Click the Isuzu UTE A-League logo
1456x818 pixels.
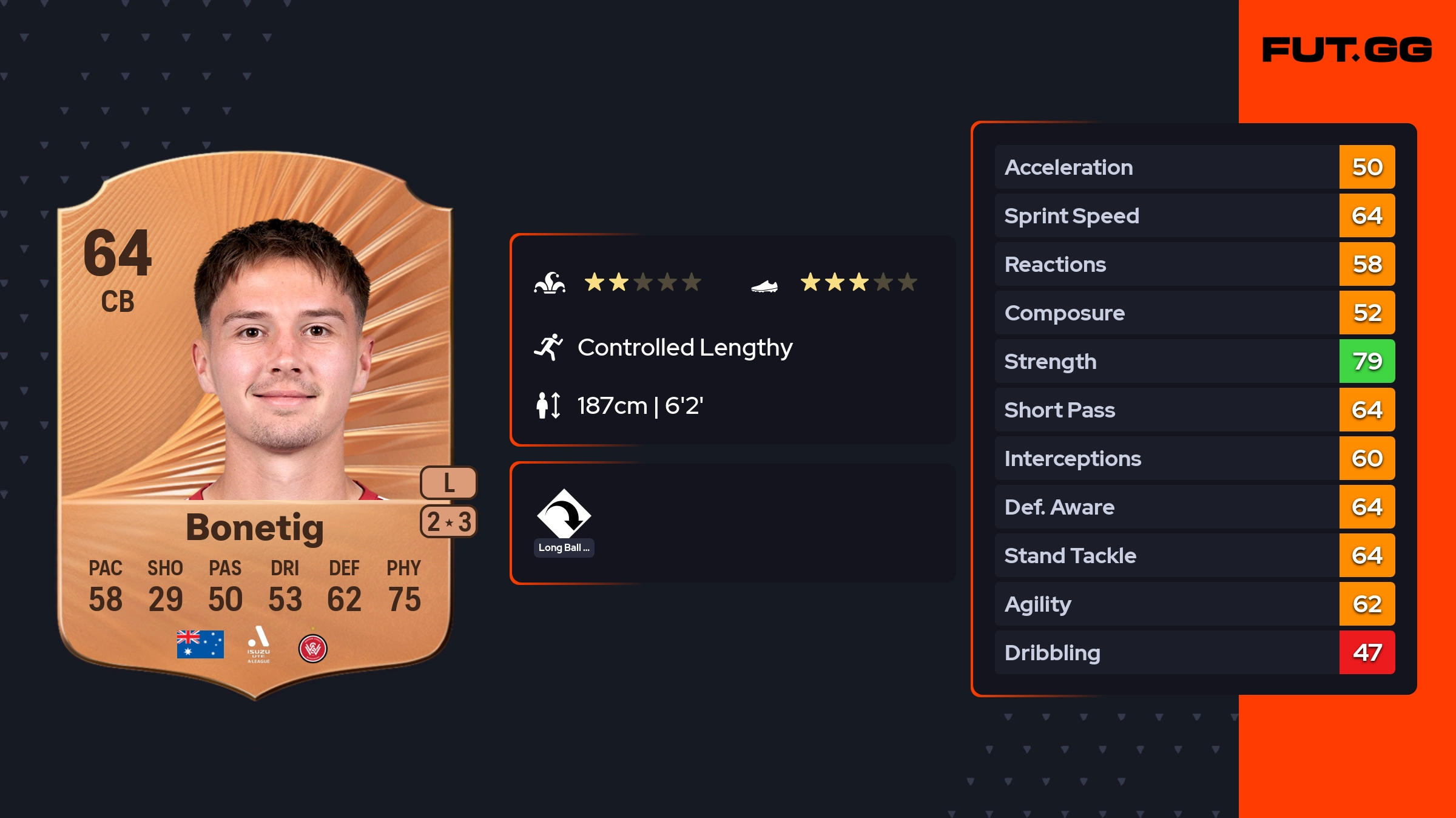[x=258, y=644]
